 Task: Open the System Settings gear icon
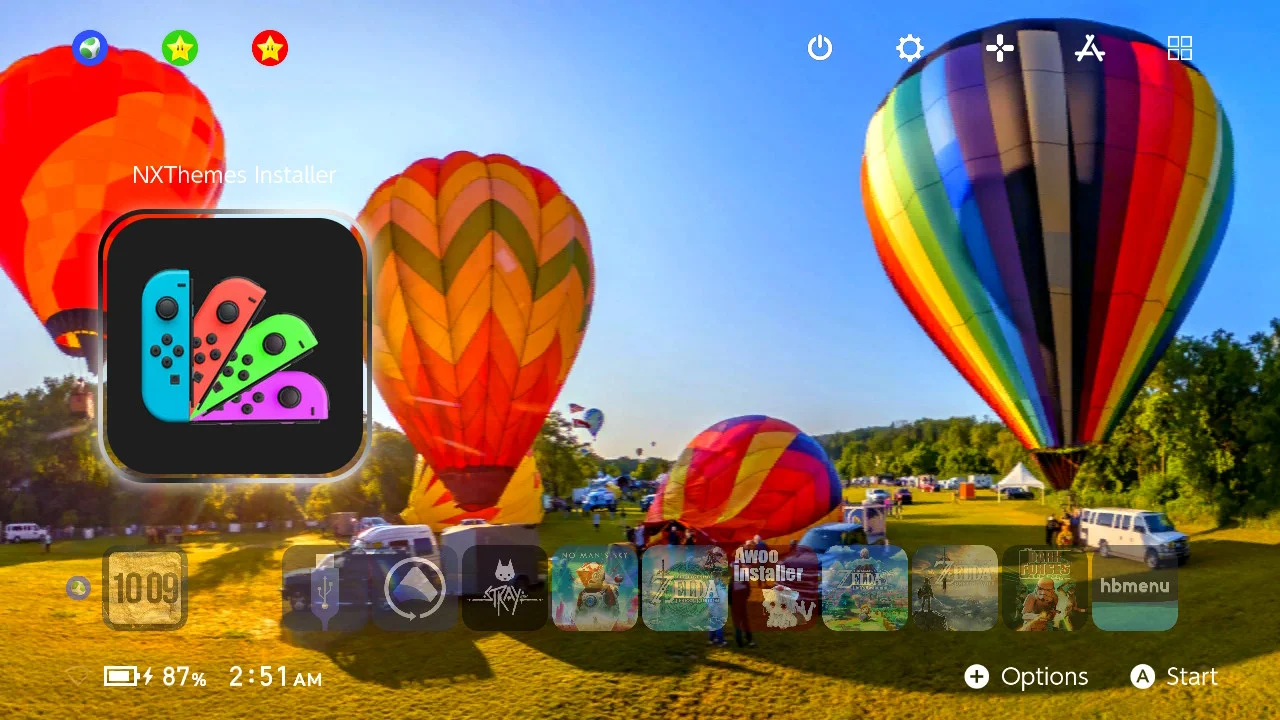coord(910,48)
